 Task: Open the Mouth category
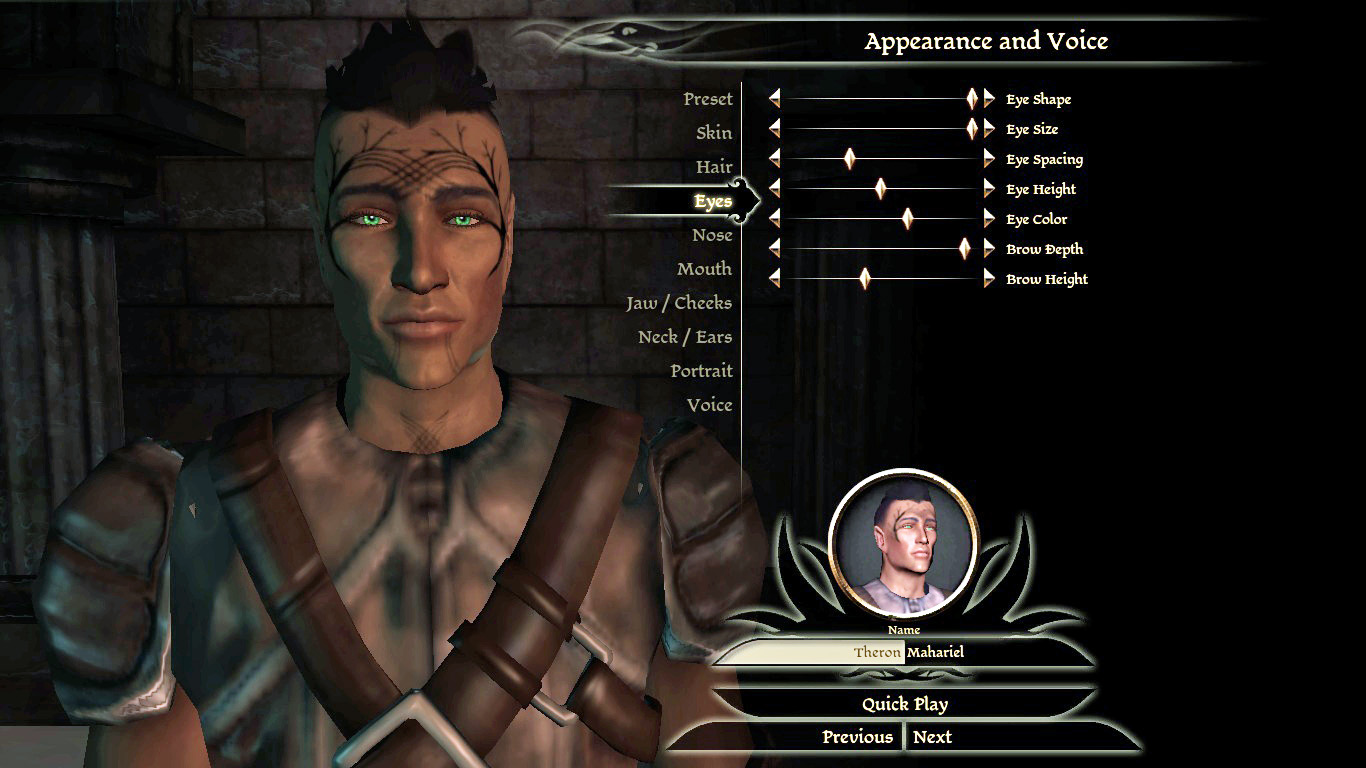(x=704, y=269)
